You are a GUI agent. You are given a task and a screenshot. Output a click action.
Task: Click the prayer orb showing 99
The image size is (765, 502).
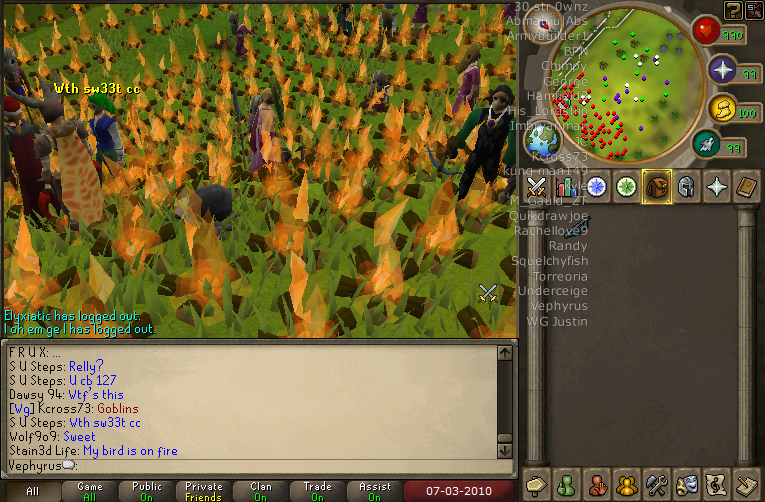(723, 70)
